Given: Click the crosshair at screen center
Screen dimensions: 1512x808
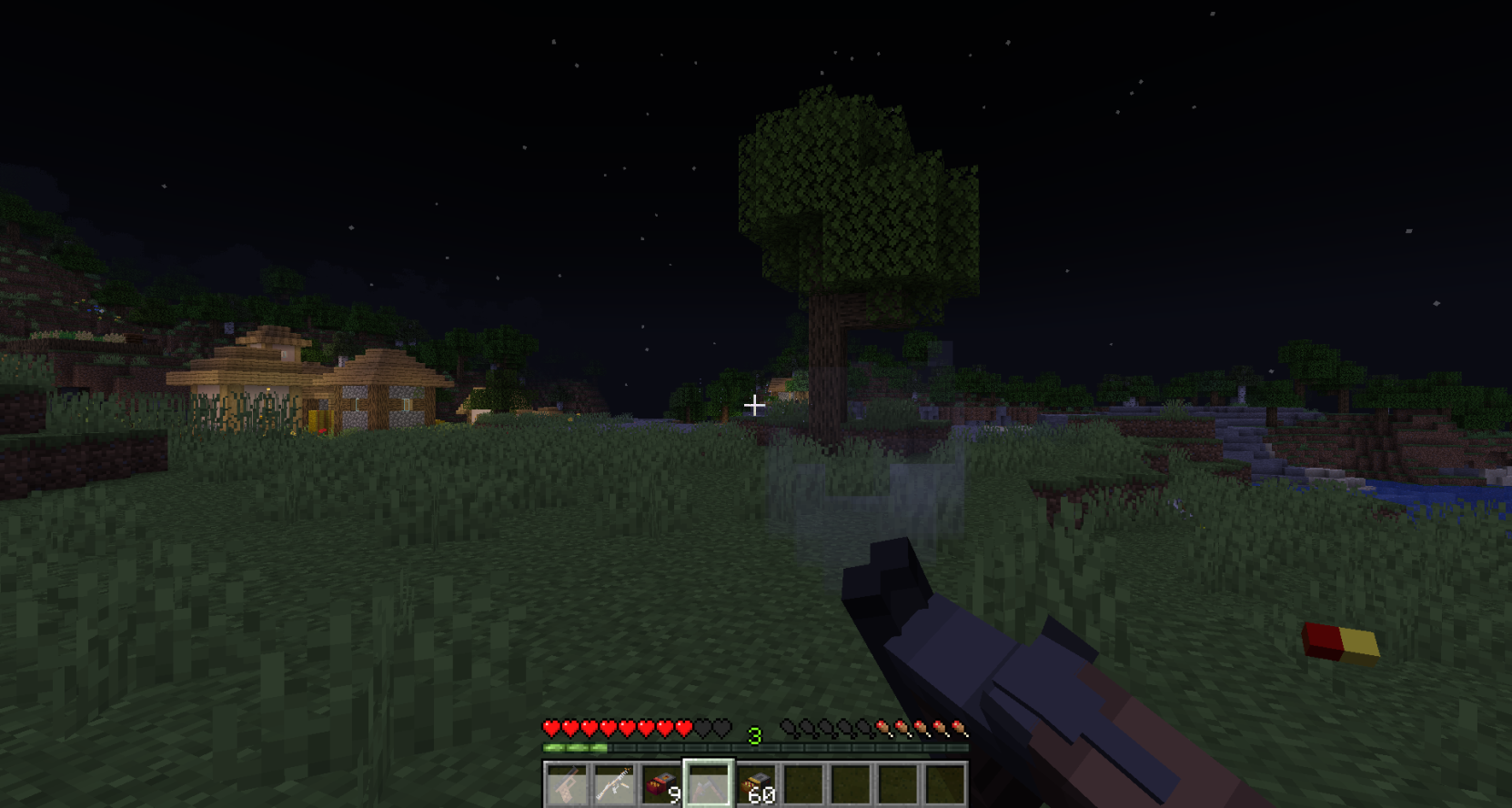Looking at the screenshot, I should (x=755, y=404).
